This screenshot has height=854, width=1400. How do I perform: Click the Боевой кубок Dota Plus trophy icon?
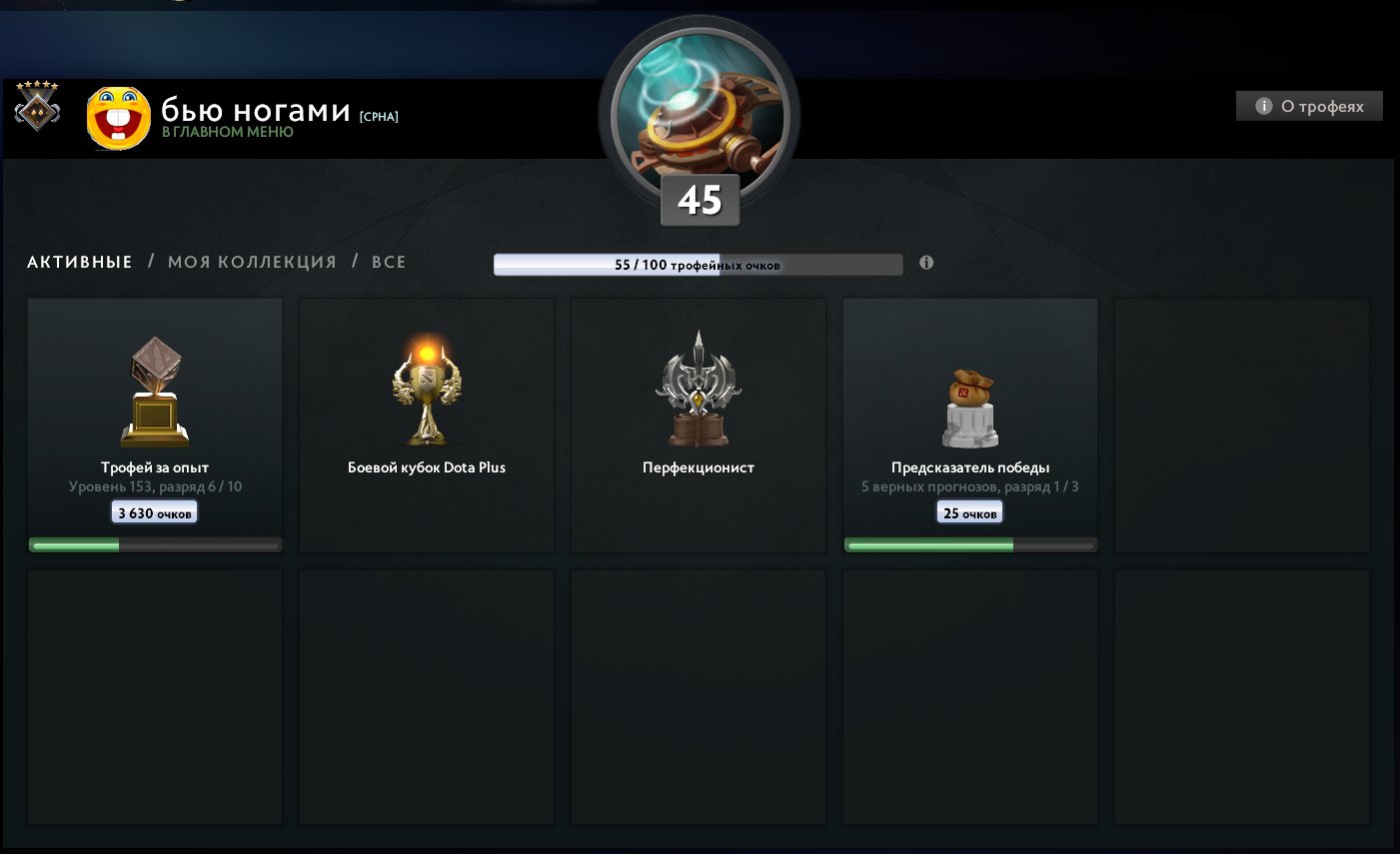point(427,390)
